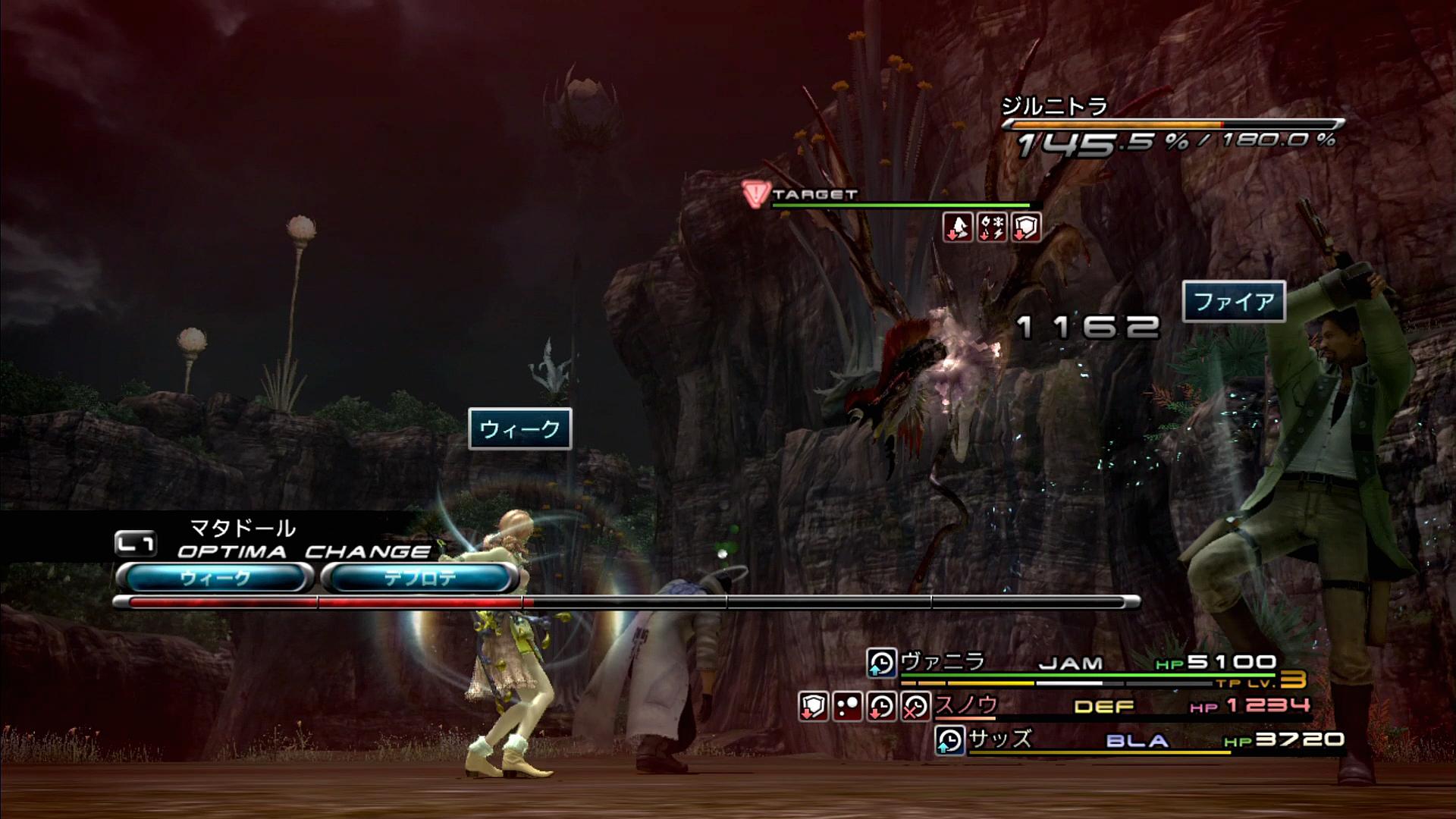
Task: Click スノウ's clock with down-arrow slow icon
Action: pyautogui.click(x=881, y=708)
